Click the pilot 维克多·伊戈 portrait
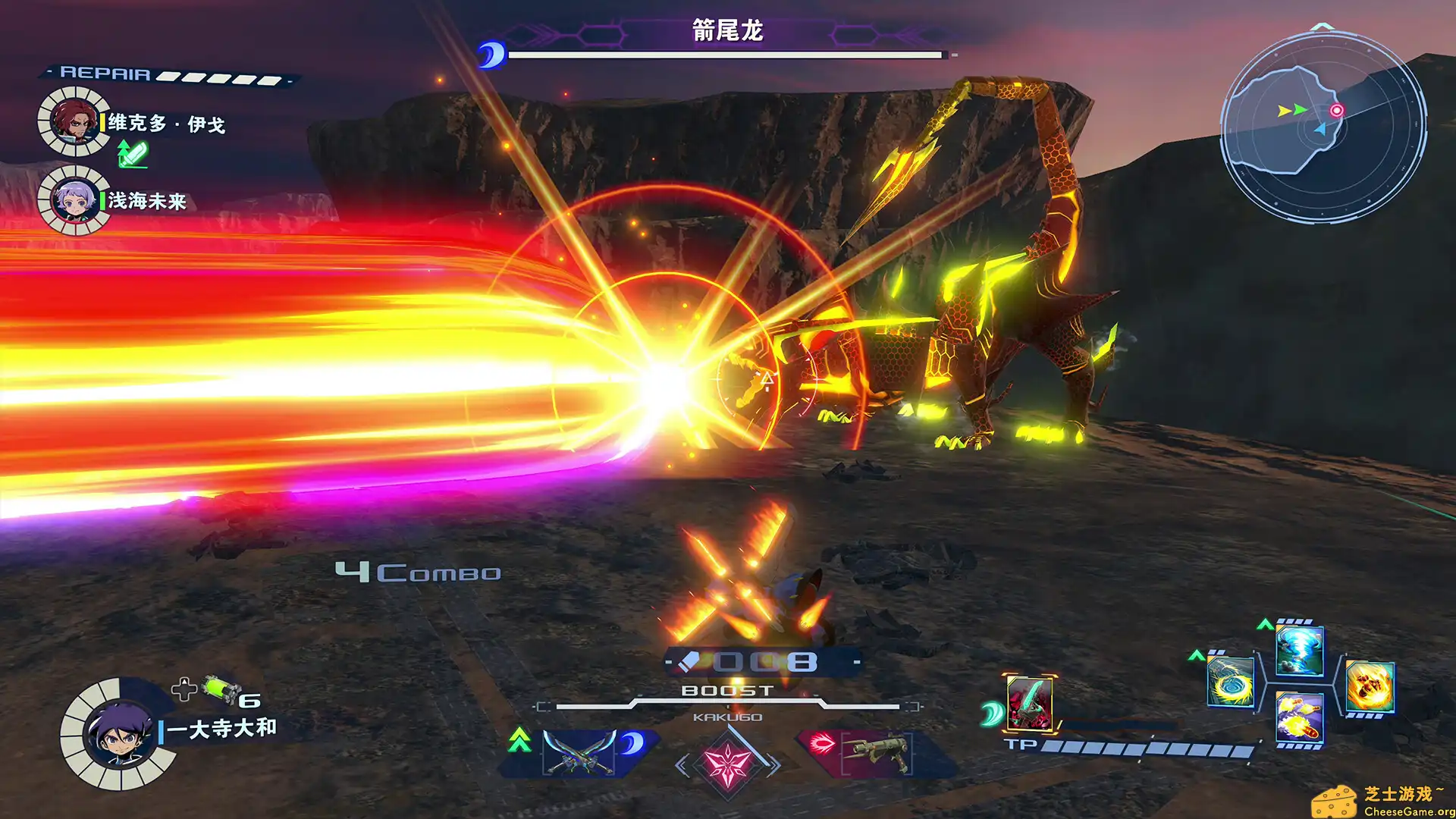 coord(74,121)
